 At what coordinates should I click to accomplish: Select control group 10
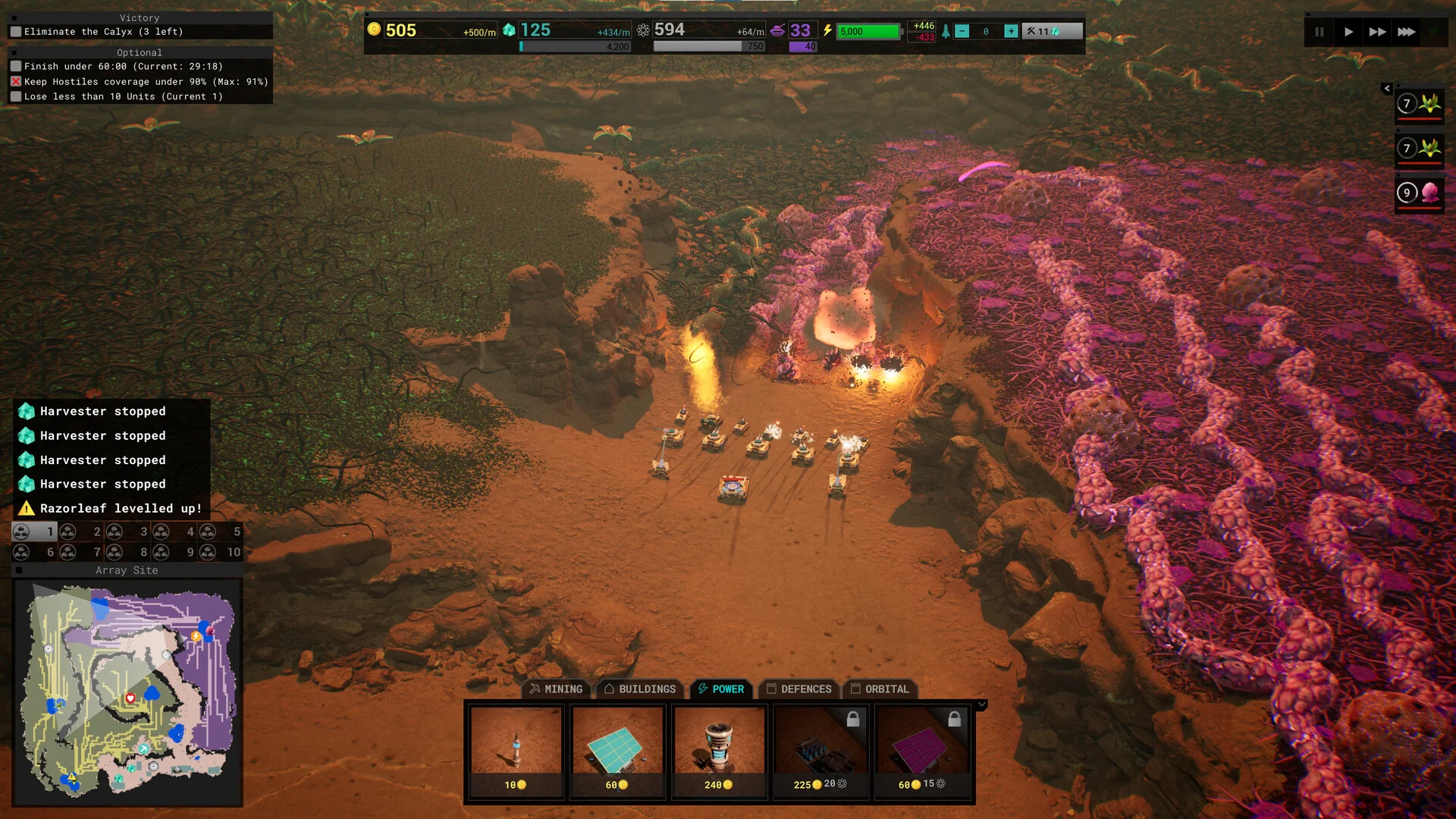point(221,552)
